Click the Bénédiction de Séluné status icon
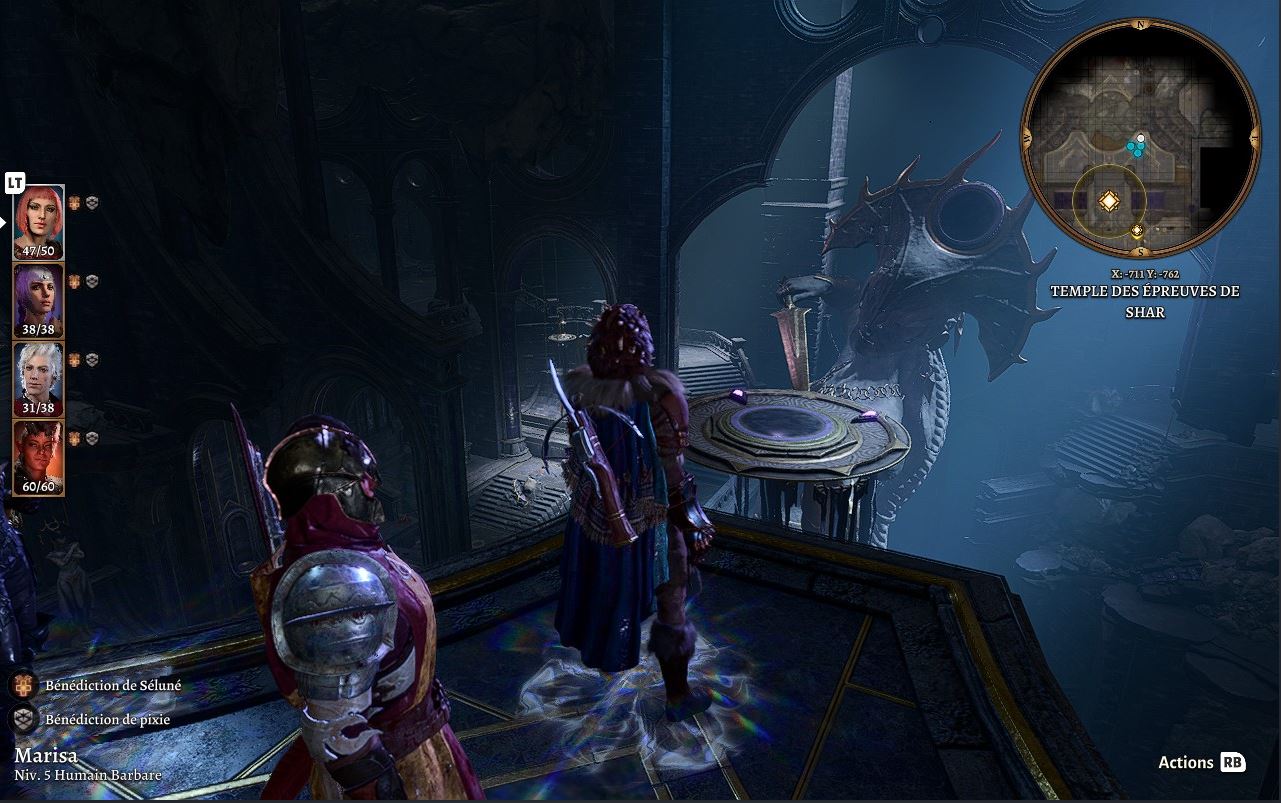 tap(25, 686)
